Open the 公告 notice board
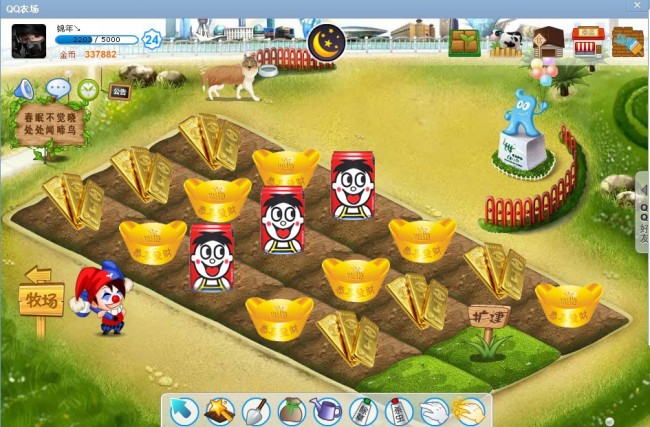 pos(119,91)
